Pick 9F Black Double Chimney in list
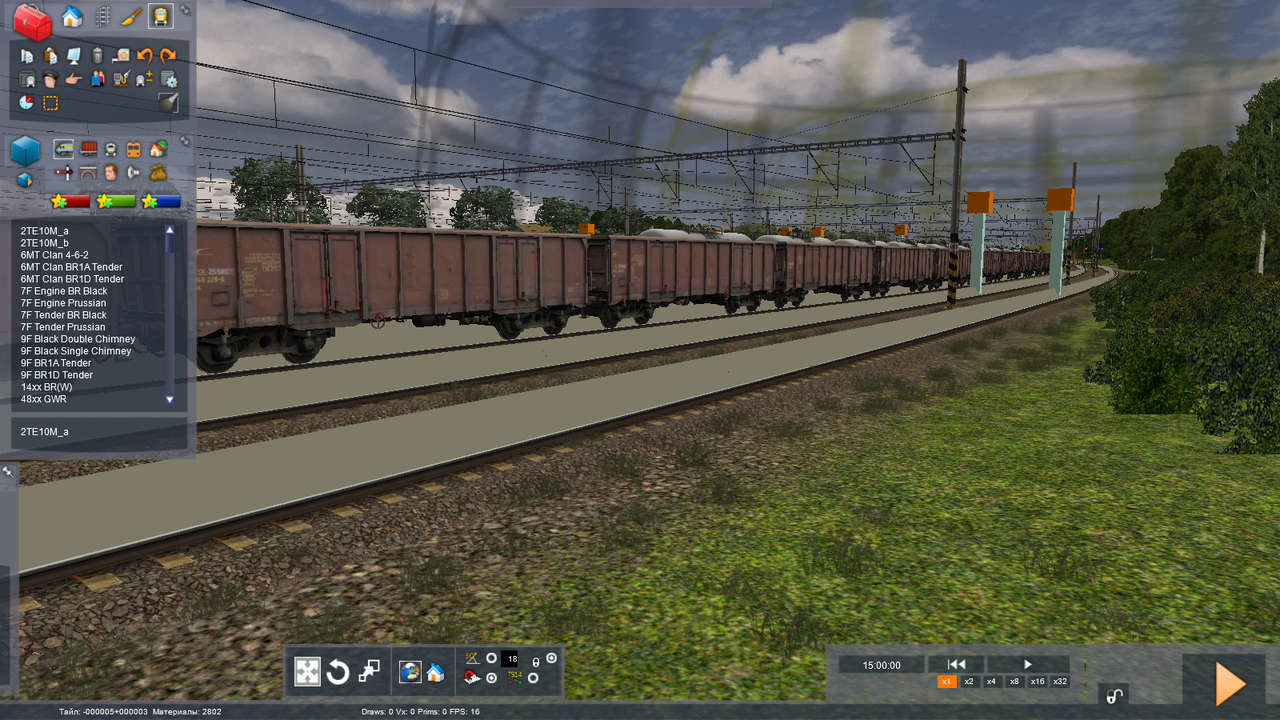Image resolution: width=1280 pixels, height=720 pixels. click(78, 339)
